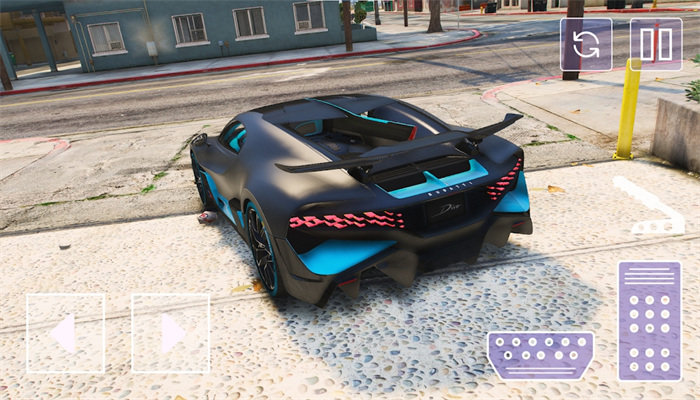700x400 pixels.
Task: Push the tall gas pedal
Action: [x=649, y=321]
